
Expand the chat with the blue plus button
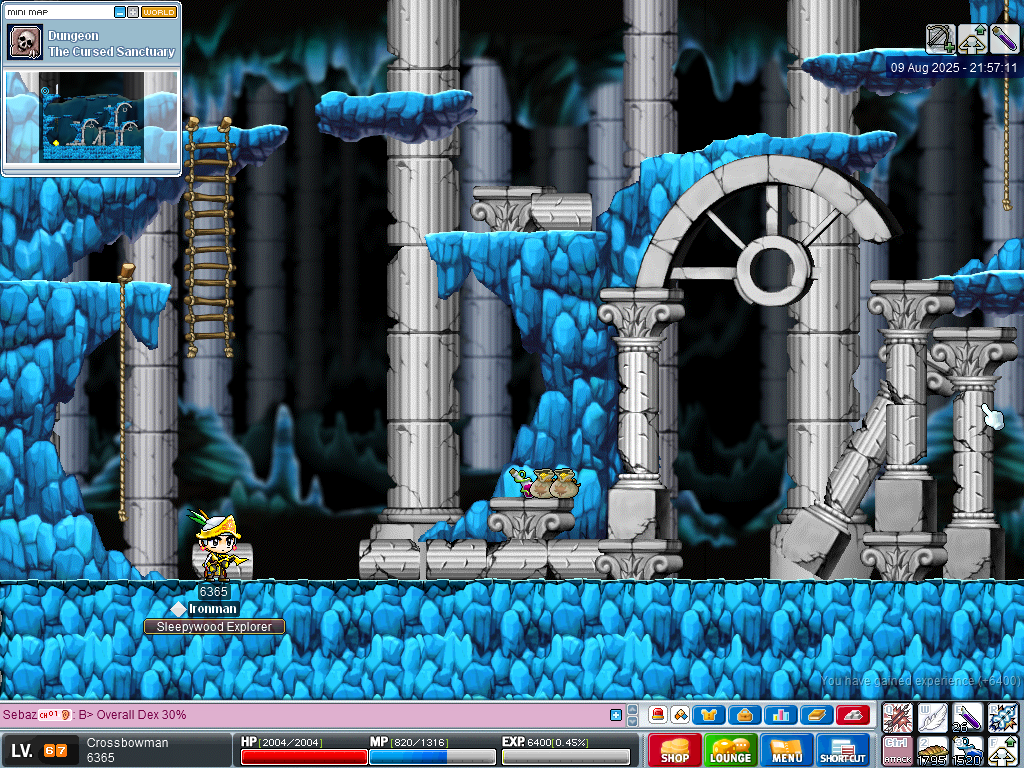pyautogui.click(x=616, y=715)
